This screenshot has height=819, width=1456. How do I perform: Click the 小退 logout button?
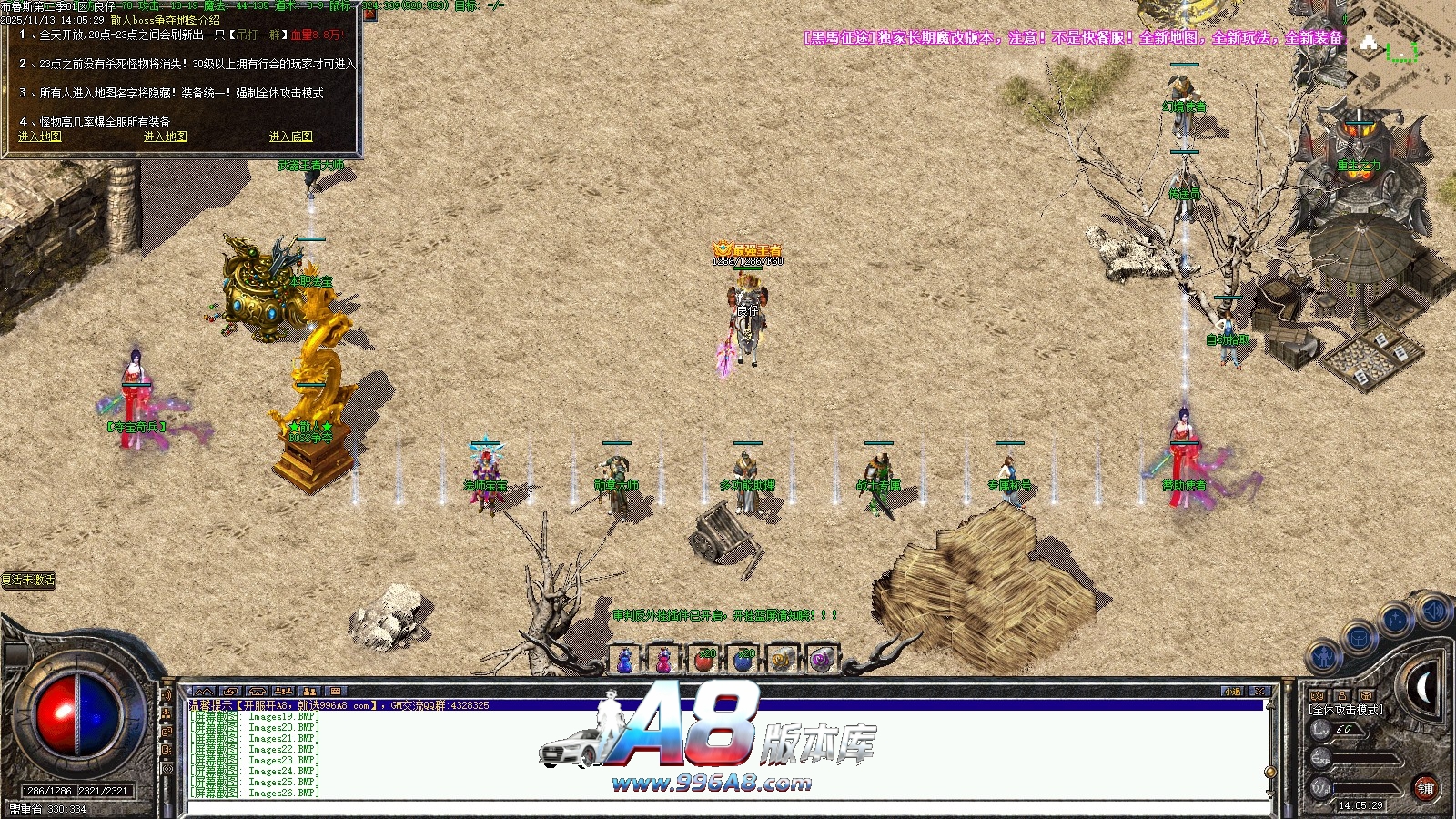pyautogui.click(x=1233, y=692)
